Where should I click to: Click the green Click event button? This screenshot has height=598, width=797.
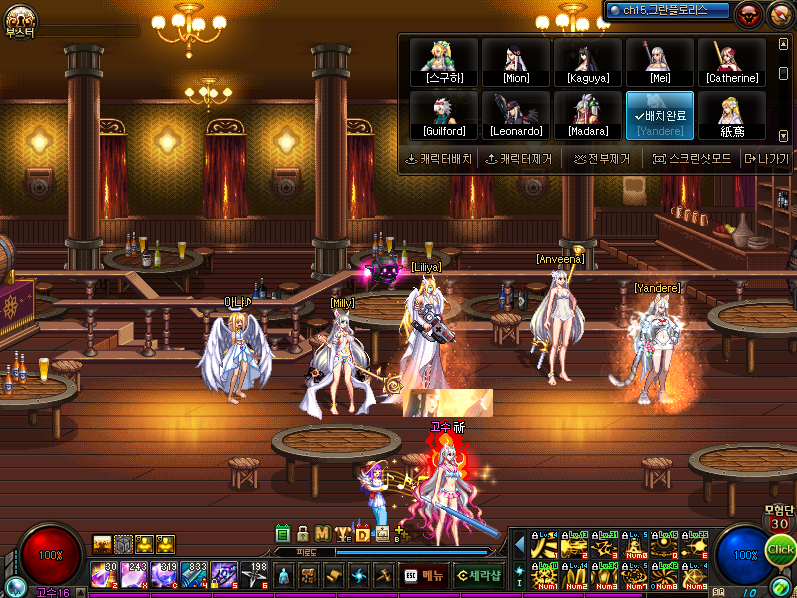coord(781,550)
